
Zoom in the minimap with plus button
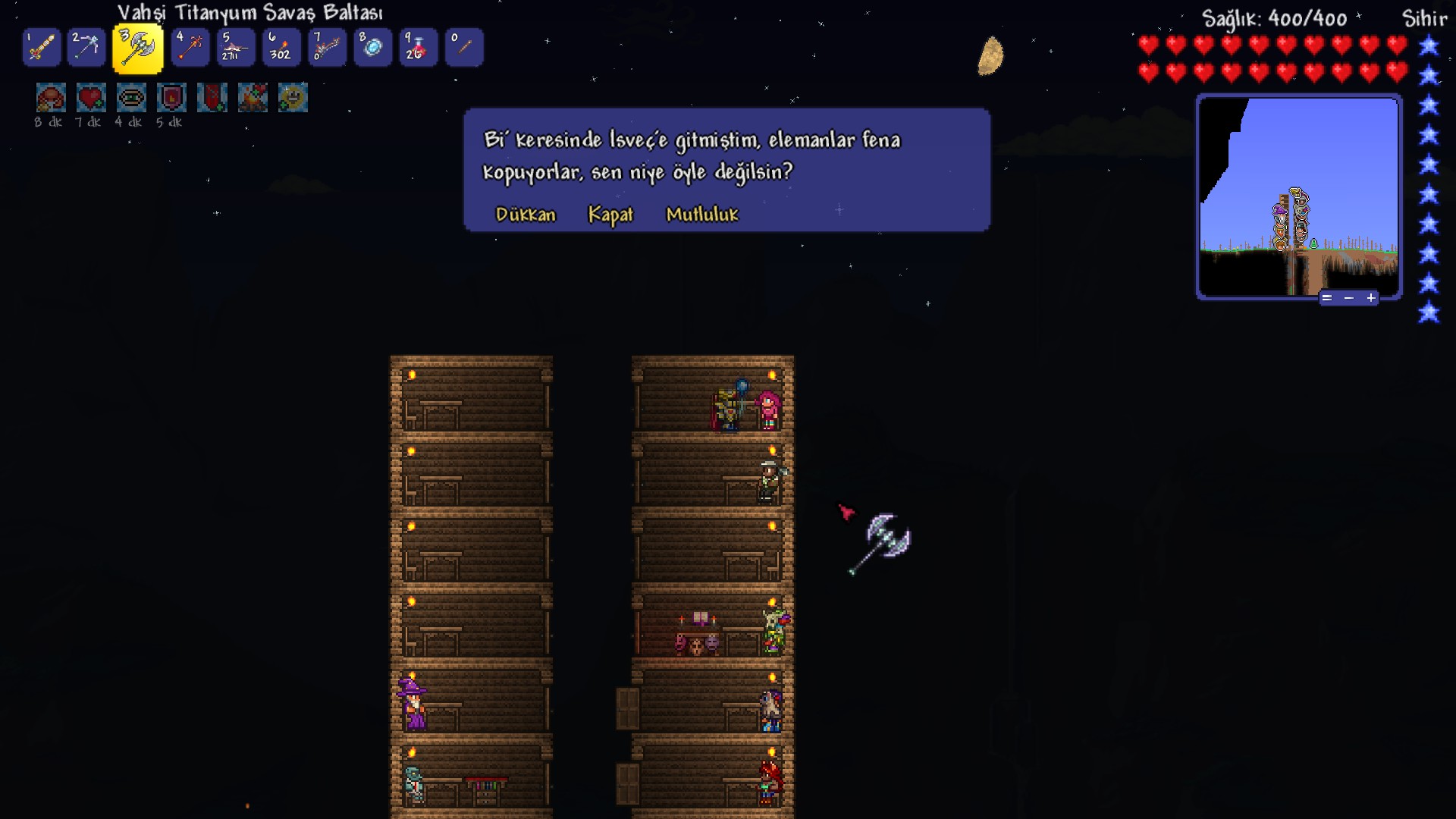tap(1371, 298)
